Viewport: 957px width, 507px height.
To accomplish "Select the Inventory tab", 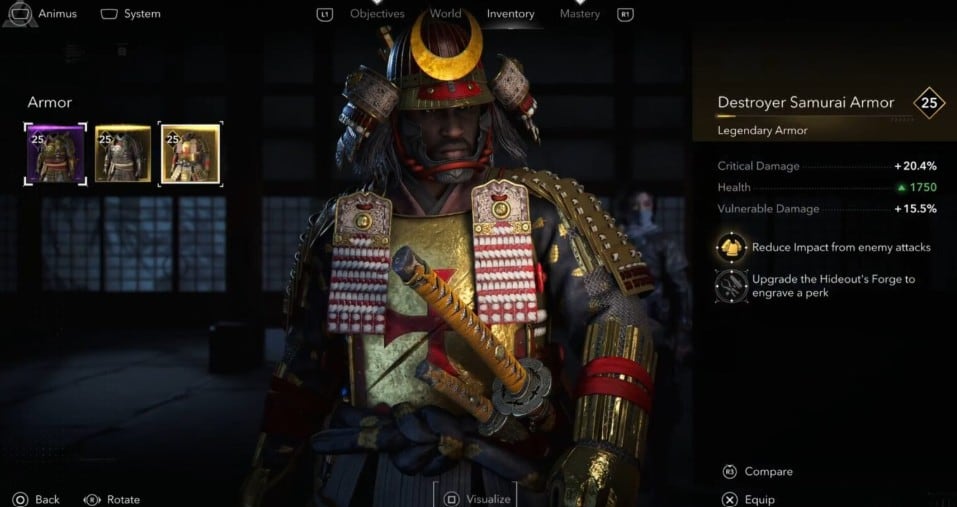I will 510,14.
